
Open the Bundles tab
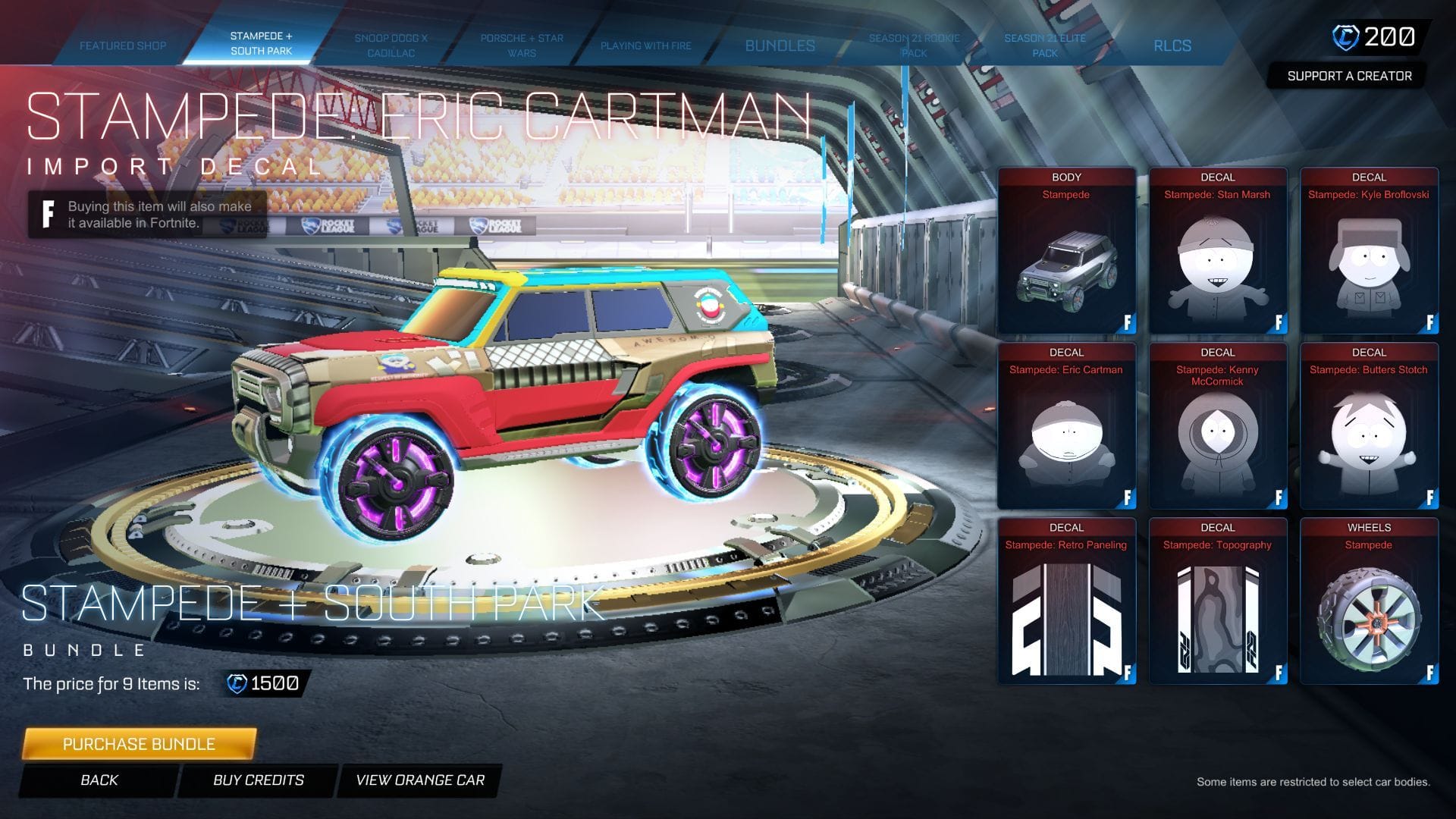(x=780, y=45)
